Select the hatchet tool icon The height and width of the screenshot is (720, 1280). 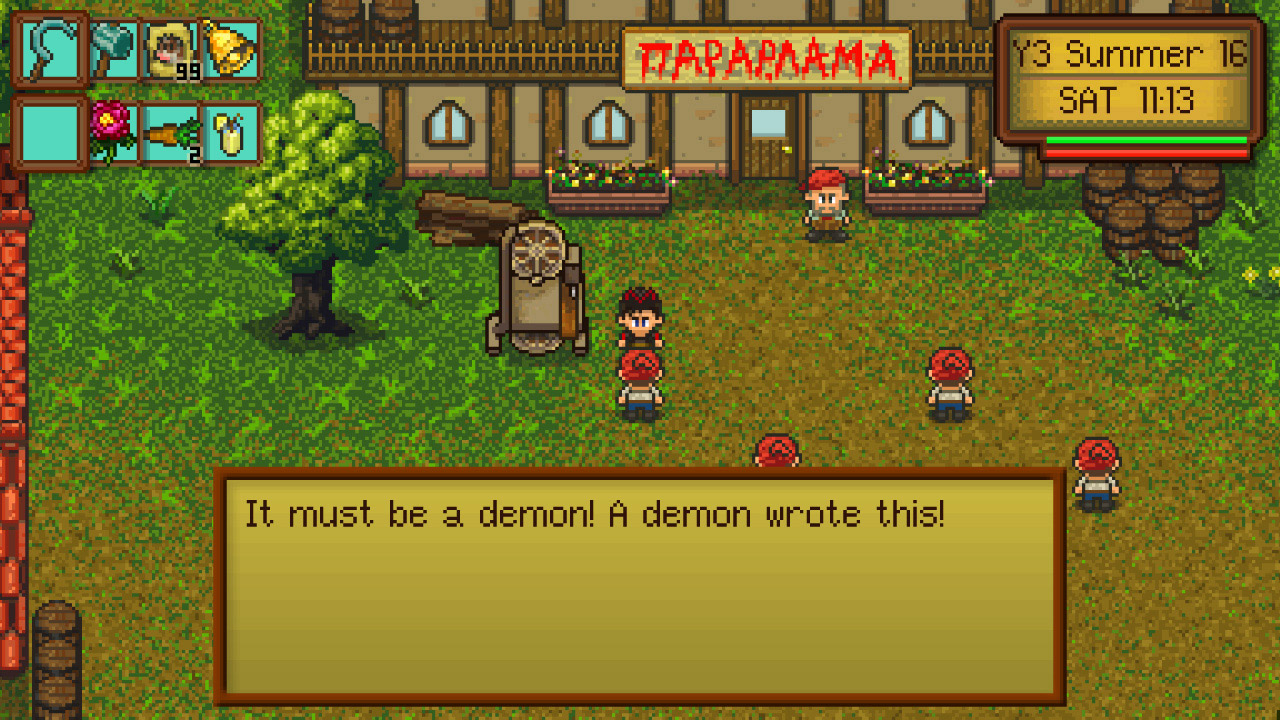(110, 50)
